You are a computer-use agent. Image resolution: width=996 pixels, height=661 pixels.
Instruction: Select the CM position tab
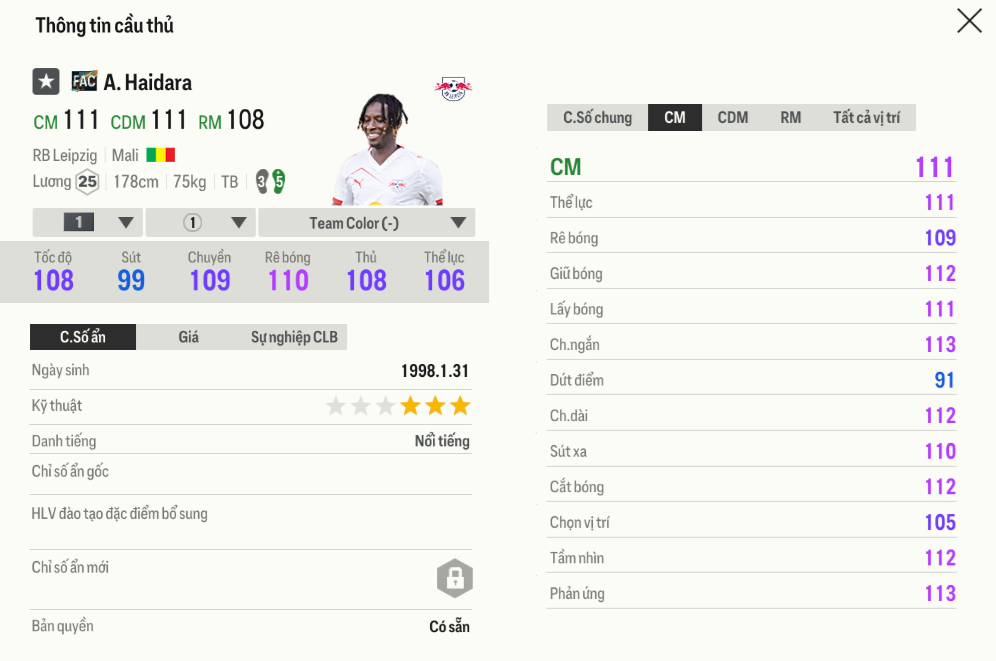point(675,118)
